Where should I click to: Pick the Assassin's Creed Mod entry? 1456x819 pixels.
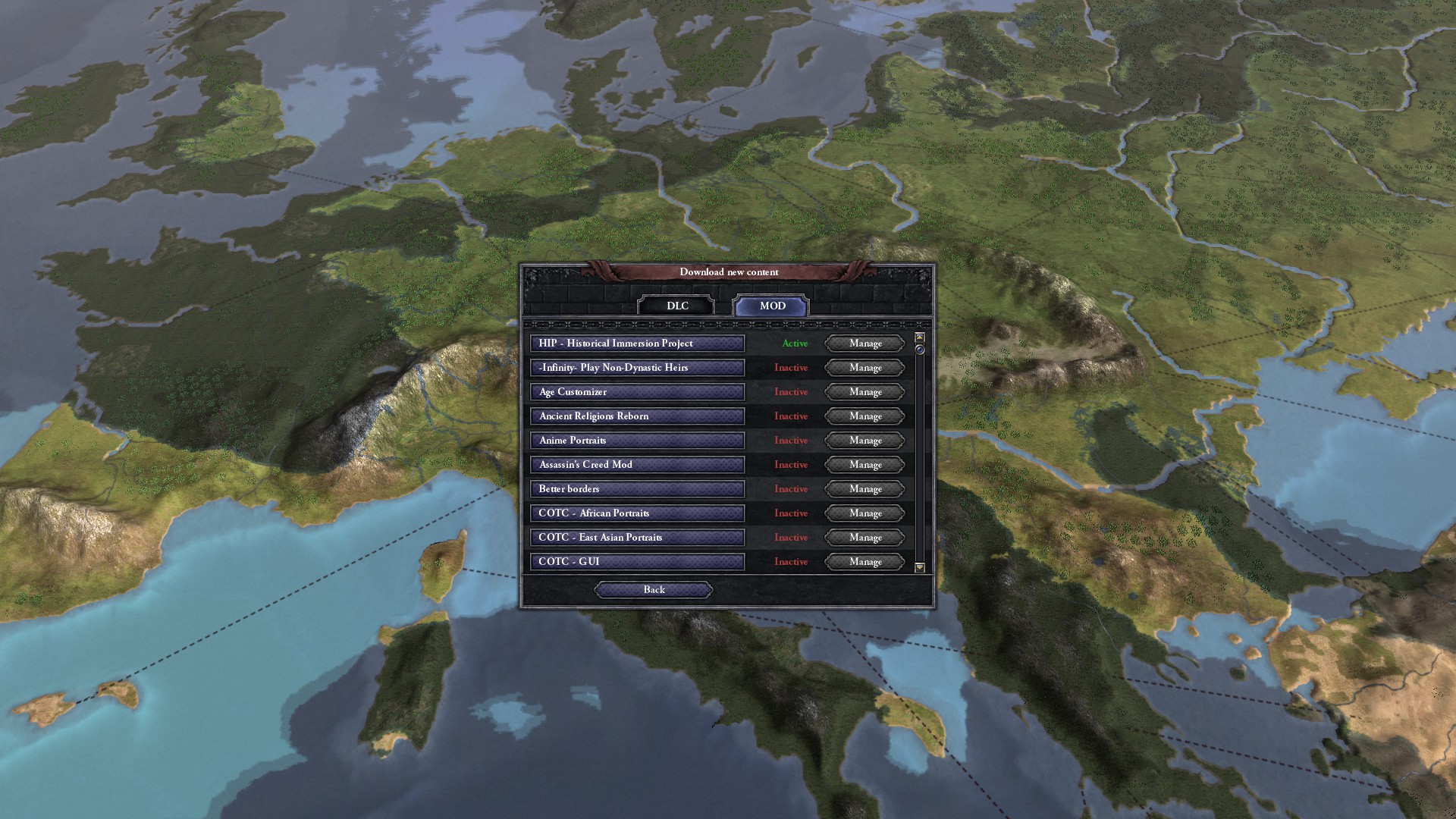pyautogui.click(x=637, y=465)
